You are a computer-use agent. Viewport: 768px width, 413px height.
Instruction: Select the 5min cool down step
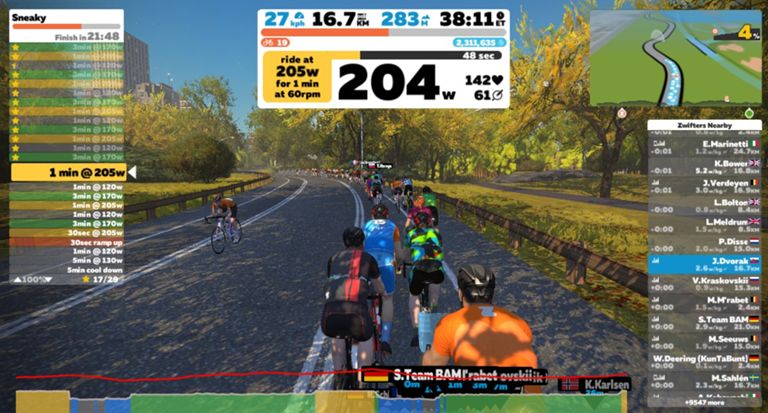68,269
